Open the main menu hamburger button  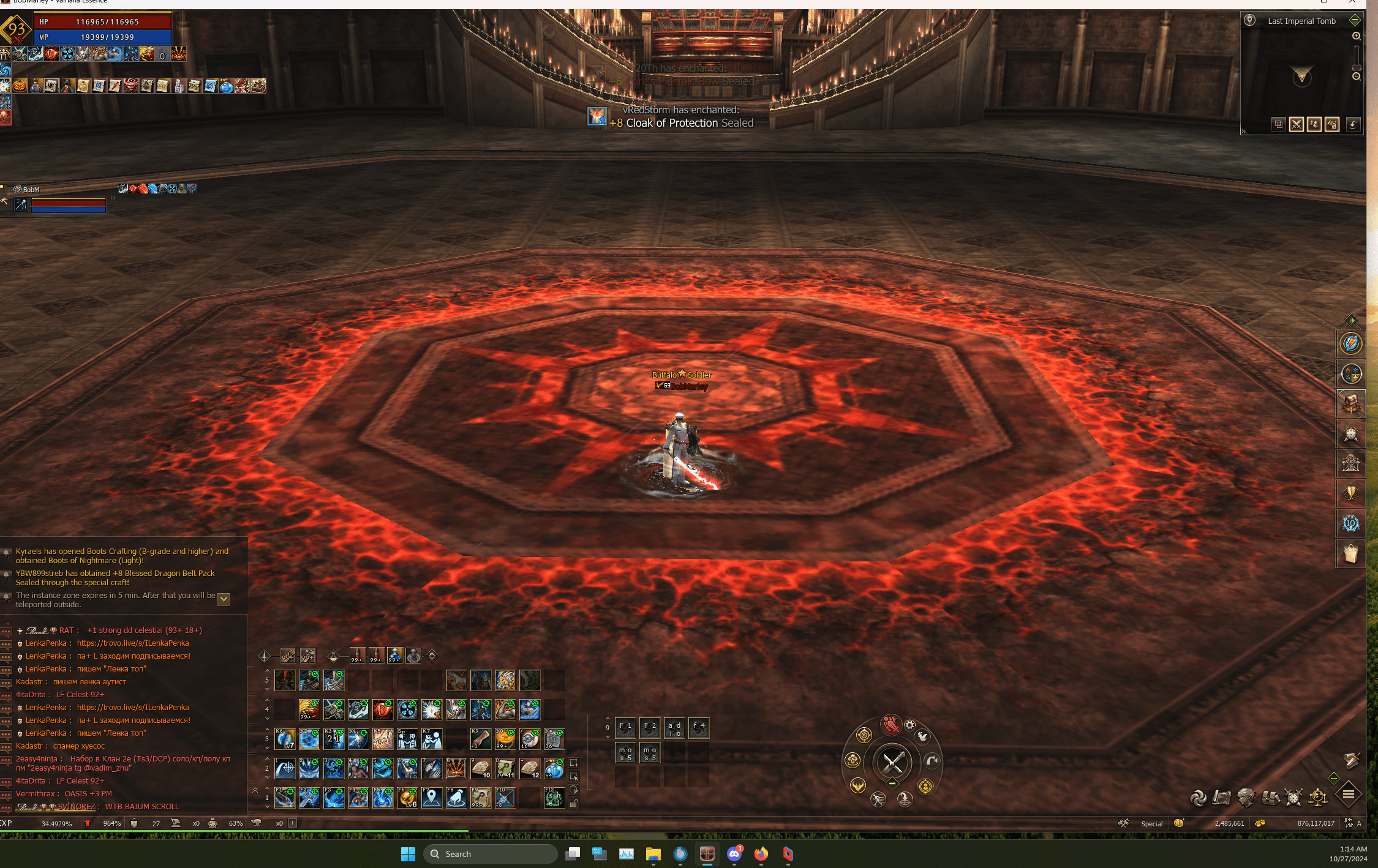coord(1348,795)
